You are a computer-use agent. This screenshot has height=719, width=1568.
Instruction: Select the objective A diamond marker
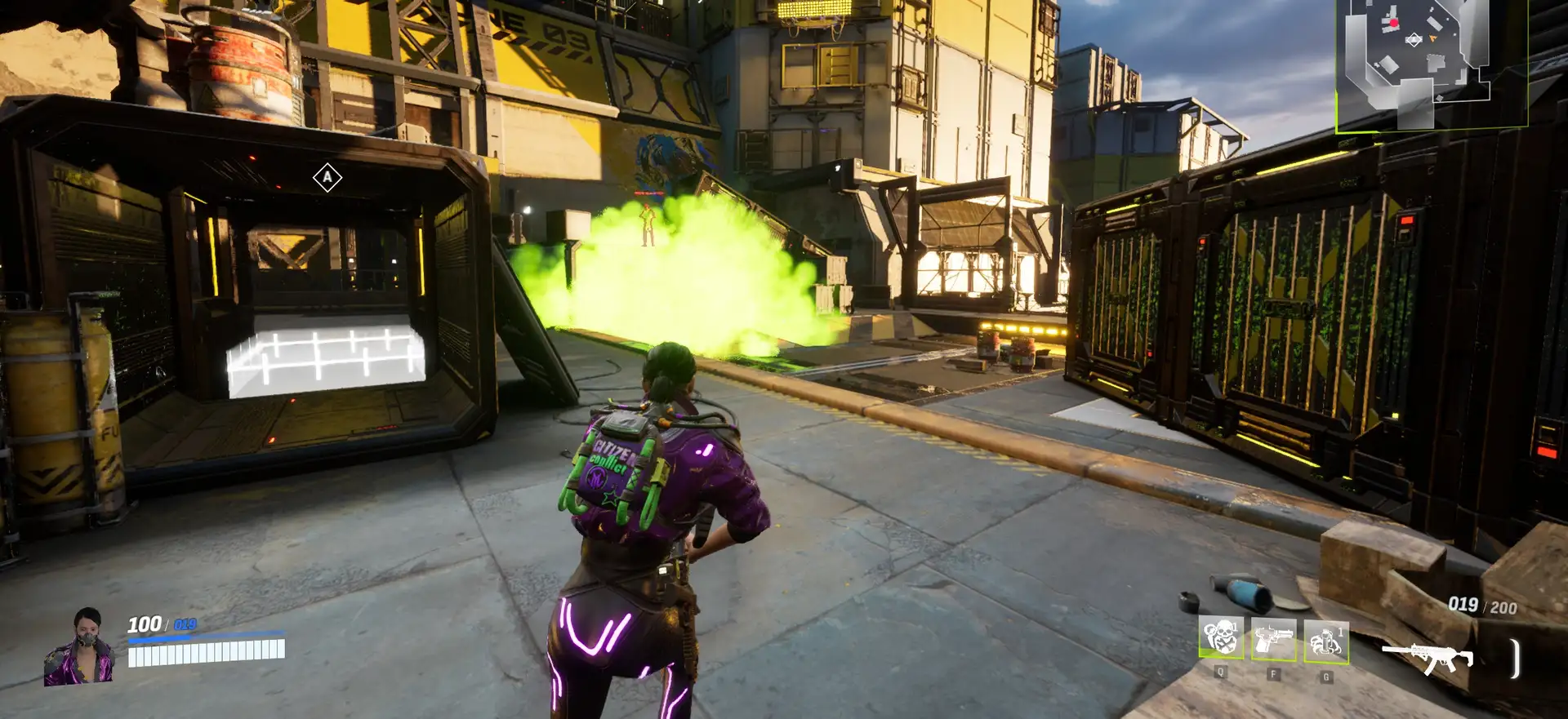click(327, 177)
